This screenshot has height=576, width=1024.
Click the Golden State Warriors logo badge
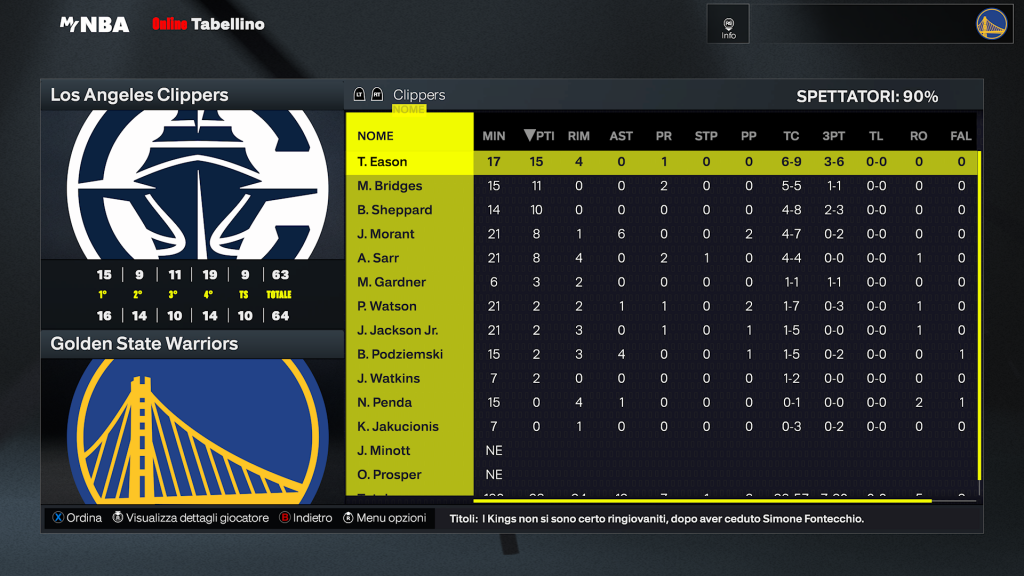point(991,24)
